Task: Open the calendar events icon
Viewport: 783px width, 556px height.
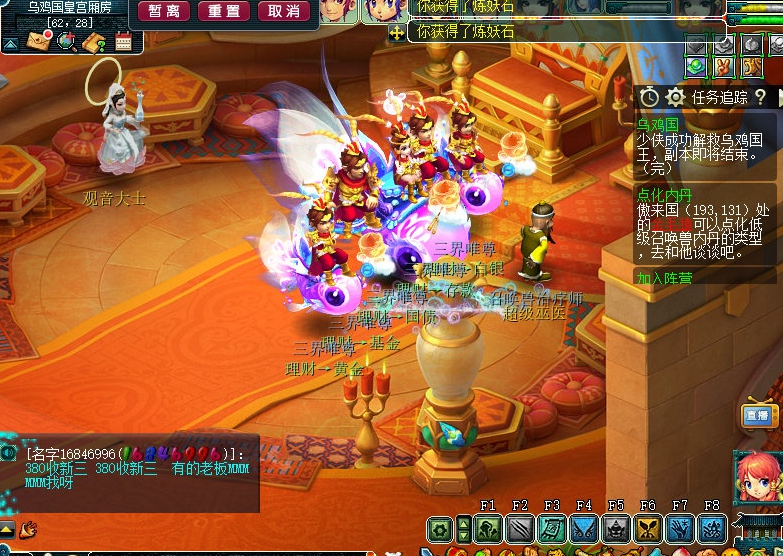Action: pyautogui.click(x=123, y=42)
